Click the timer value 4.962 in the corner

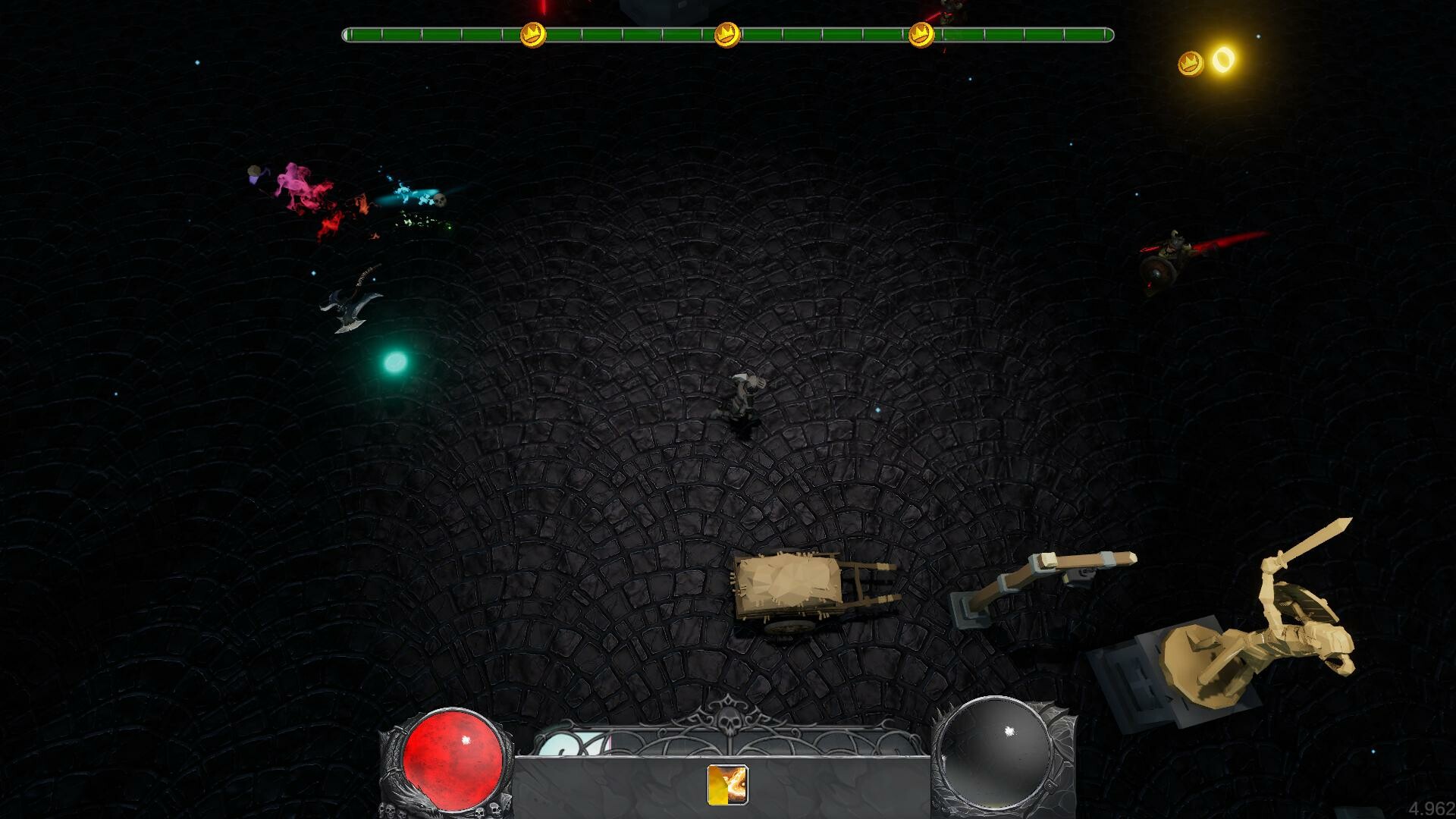click(x=1432, y=806)
